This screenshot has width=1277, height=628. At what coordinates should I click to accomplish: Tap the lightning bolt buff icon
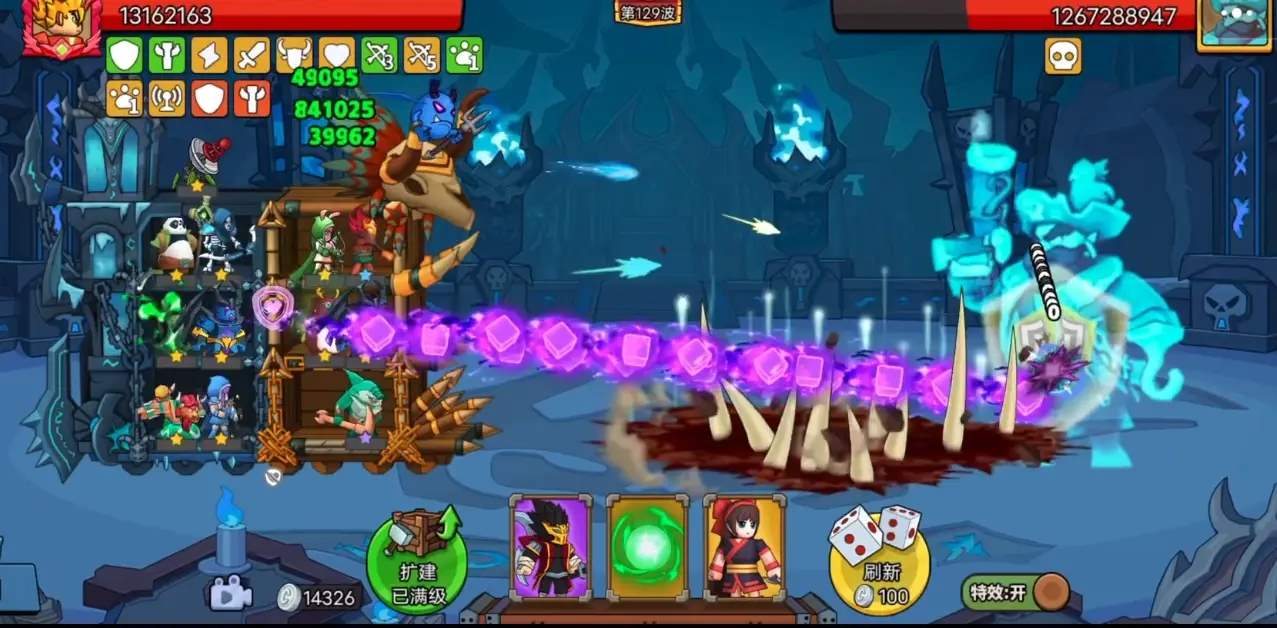pyautogui.click(x=209, y=56)
